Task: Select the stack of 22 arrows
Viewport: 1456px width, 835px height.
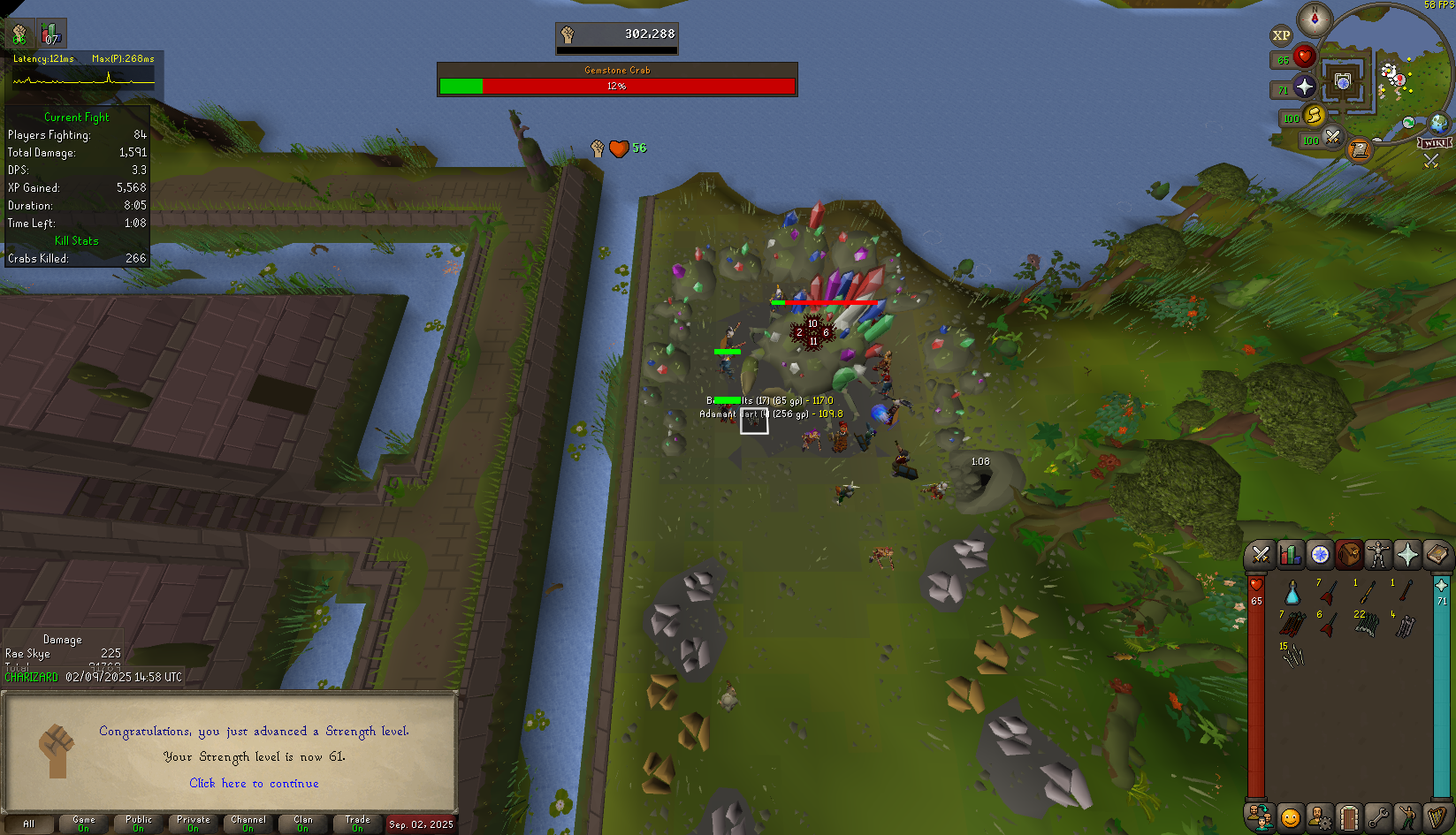Action: click(1366, 624)
